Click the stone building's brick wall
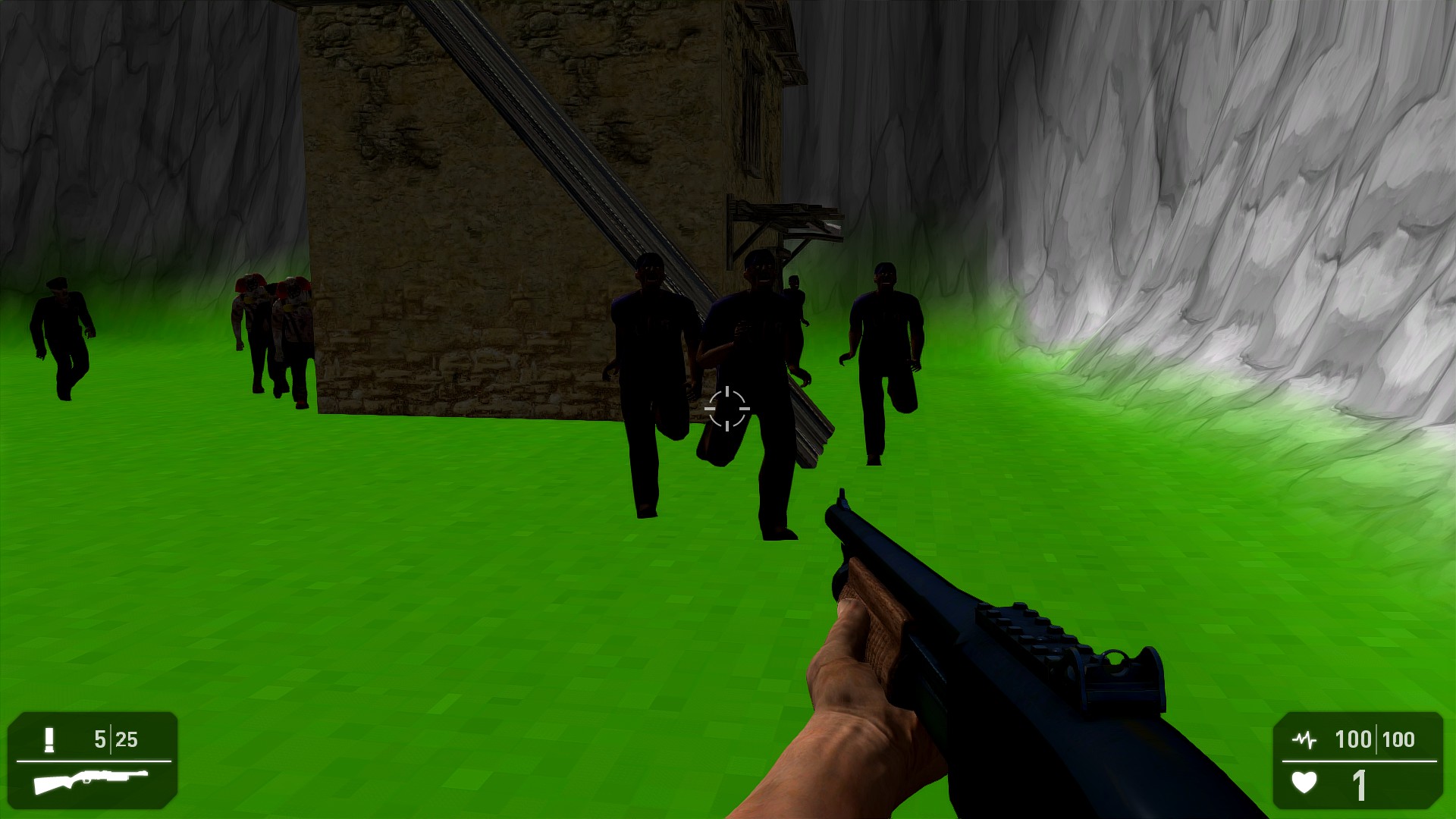Image resolution: width=1456 pixels, height=819 pixels. 455,227
